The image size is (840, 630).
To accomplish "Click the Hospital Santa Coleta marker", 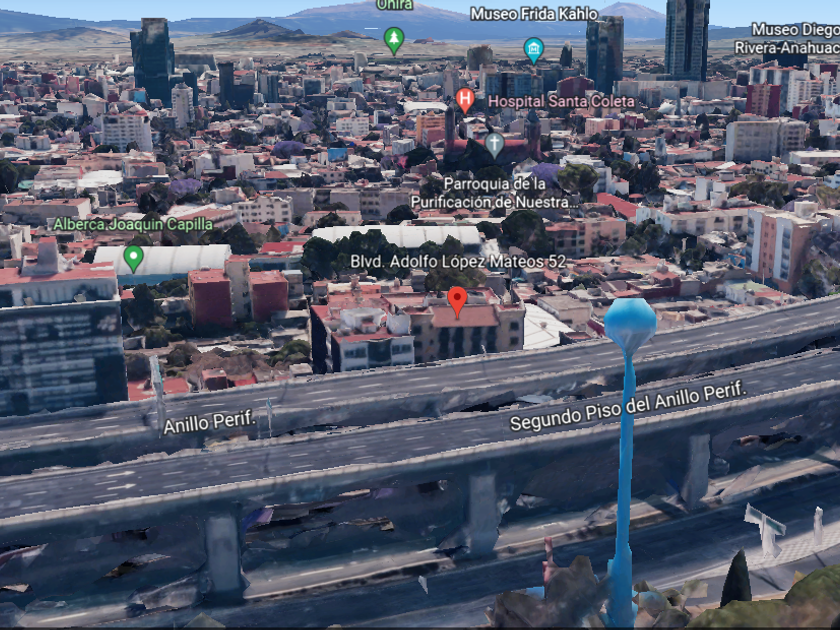I will coord(464,99).
